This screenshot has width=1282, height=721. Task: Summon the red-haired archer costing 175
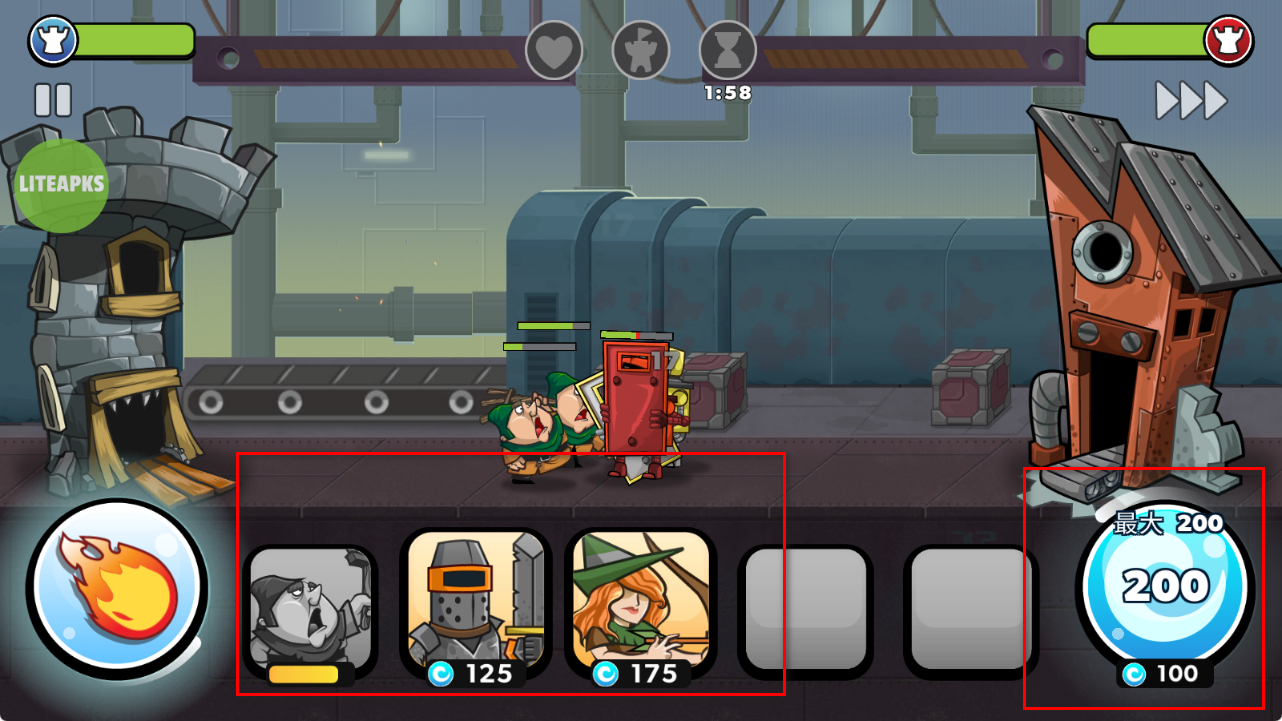click(x=641, y=607)
